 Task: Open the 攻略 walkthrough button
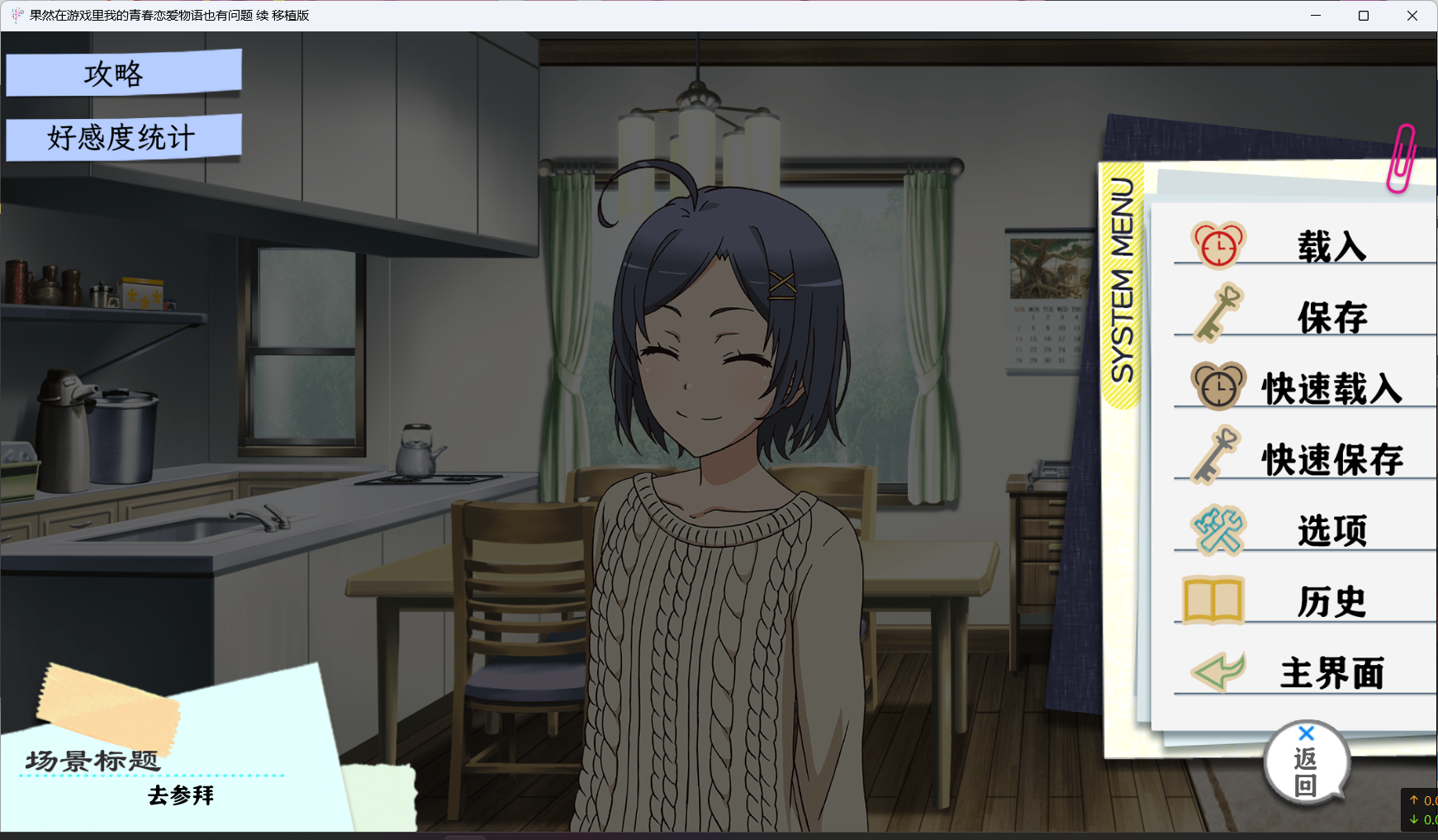point(123,74)
